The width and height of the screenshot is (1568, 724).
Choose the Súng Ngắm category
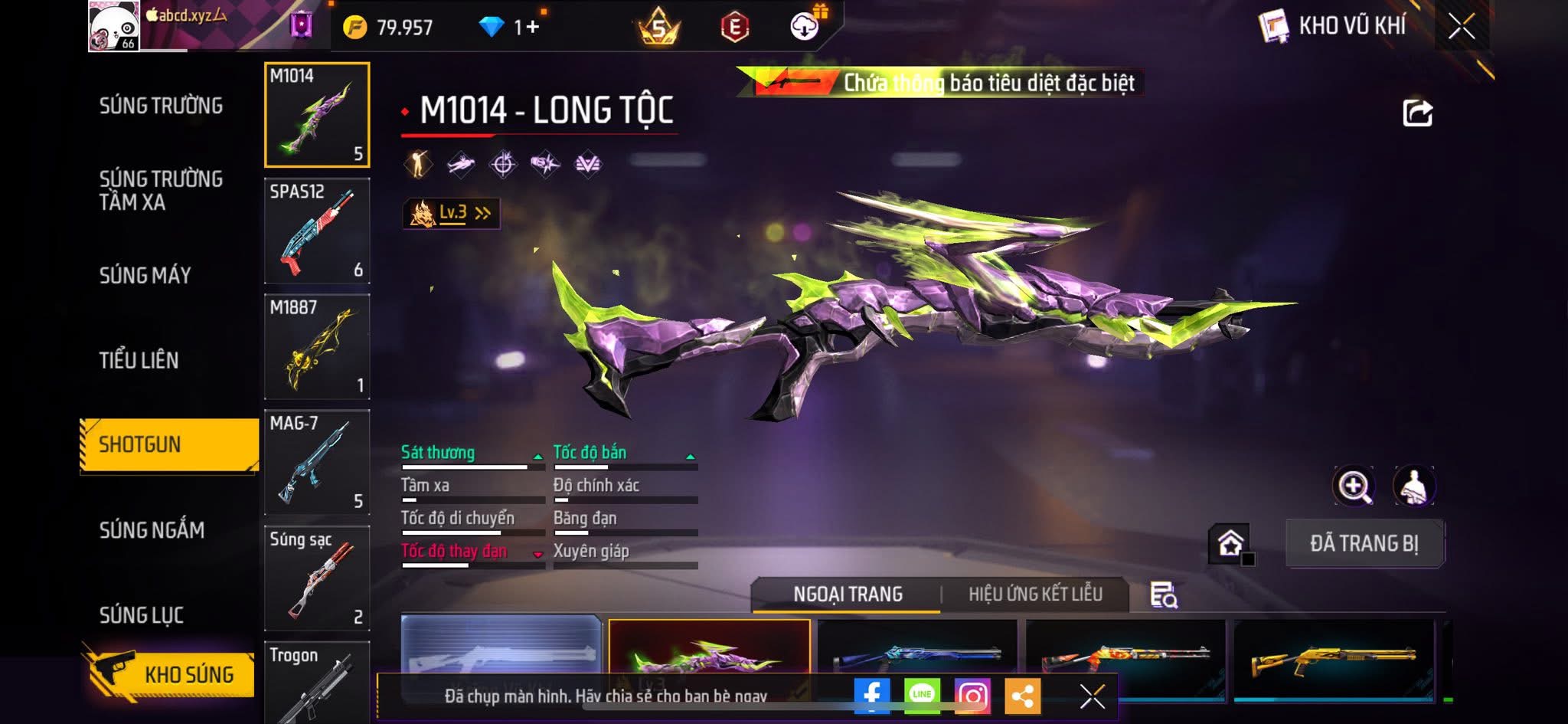tap(152, 529)
